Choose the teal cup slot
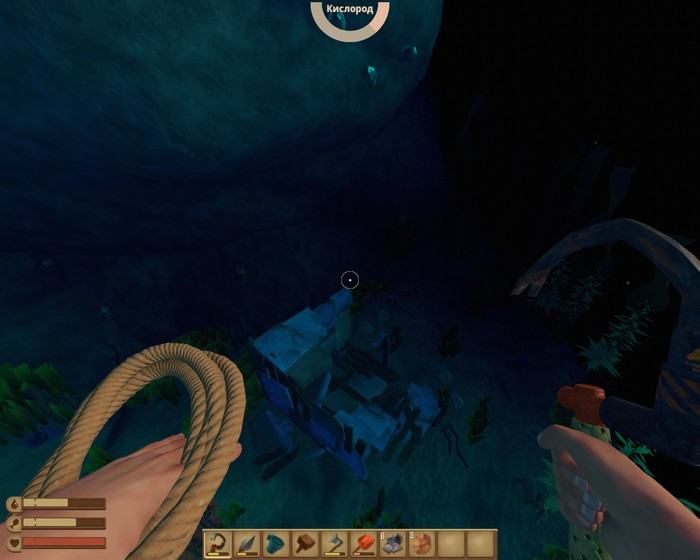The width and height of the screenshot is (700, 560). (x=276, y=544)
